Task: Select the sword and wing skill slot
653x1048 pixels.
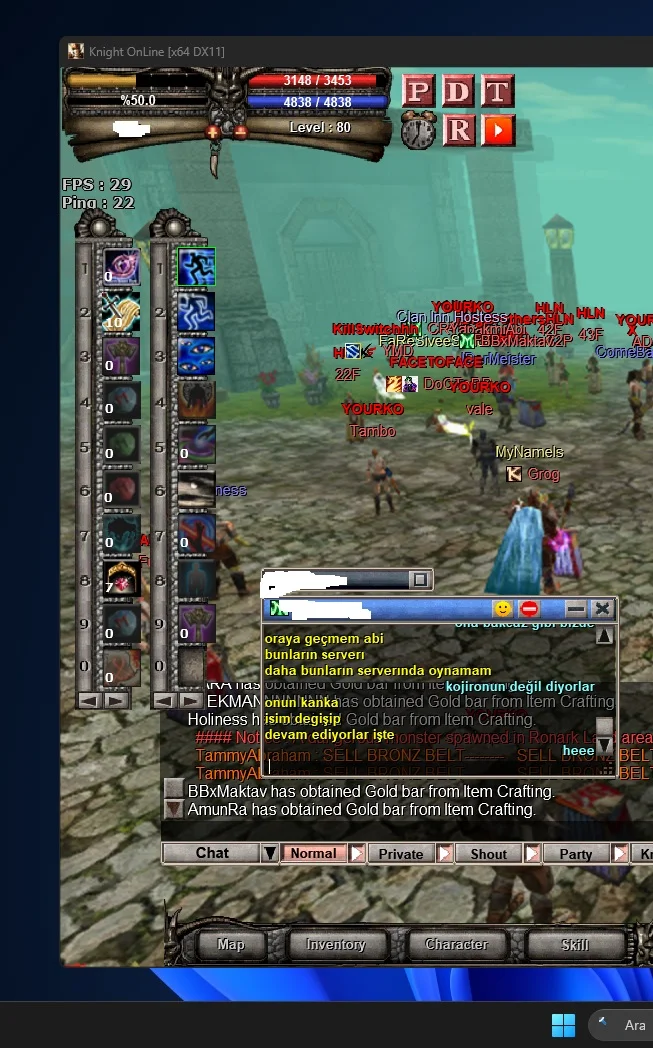Action: tap(122, 312)
